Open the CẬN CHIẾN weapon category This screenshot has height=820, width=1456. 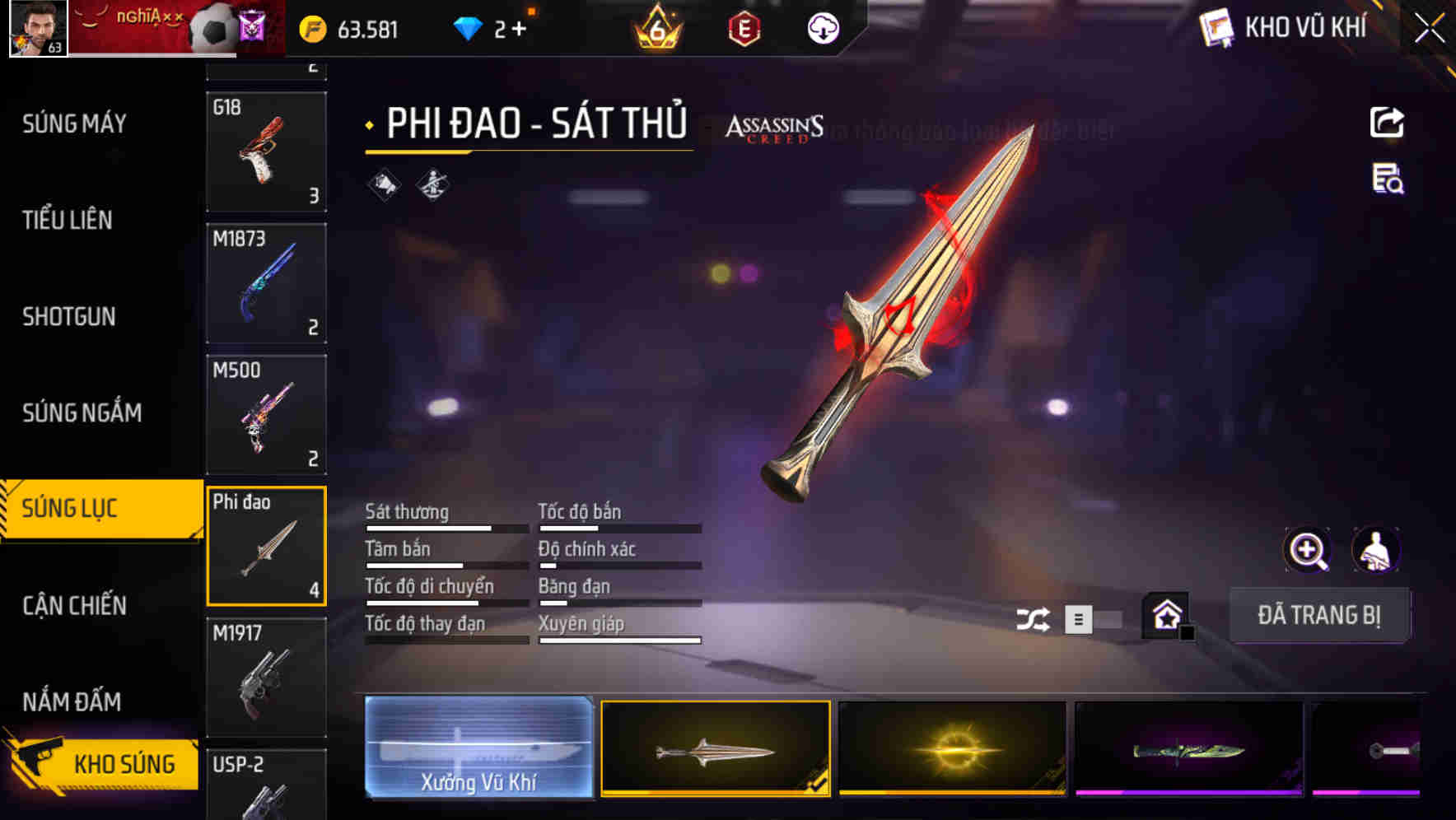(74, 605)
